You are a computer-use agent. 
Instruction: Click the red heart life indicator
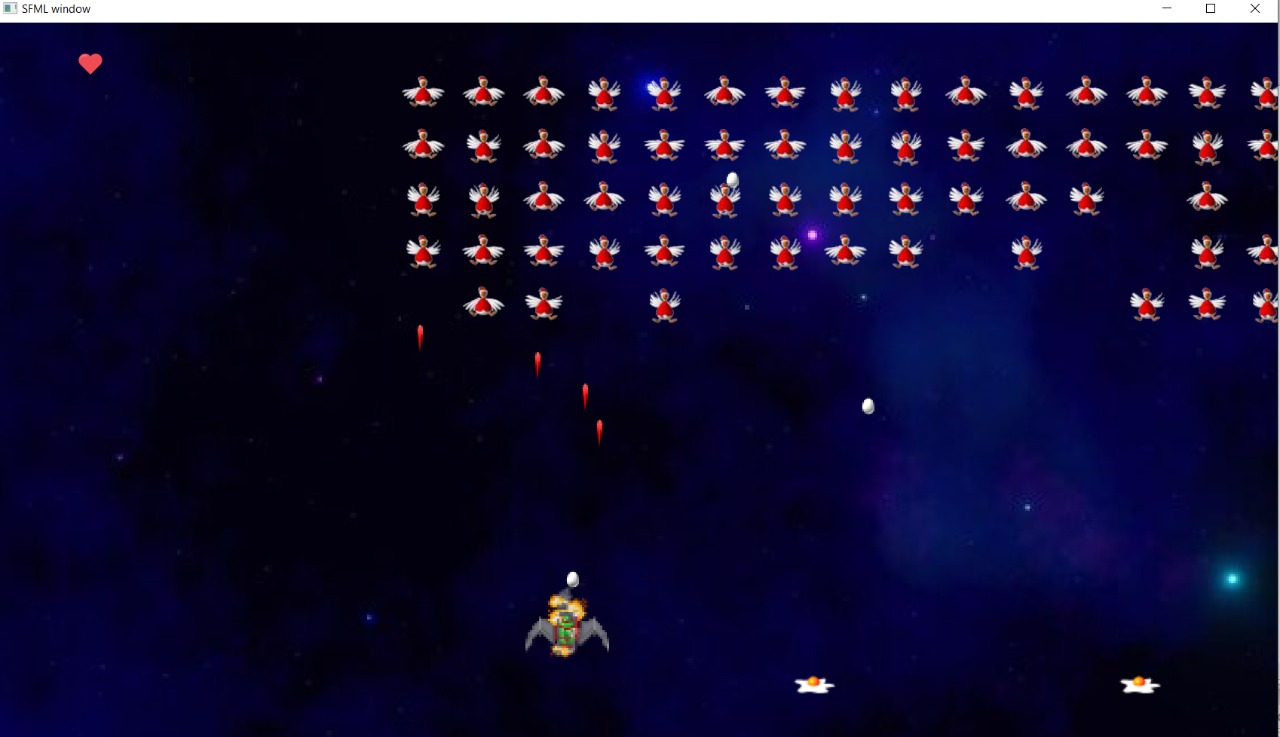[x=90, y=63]
